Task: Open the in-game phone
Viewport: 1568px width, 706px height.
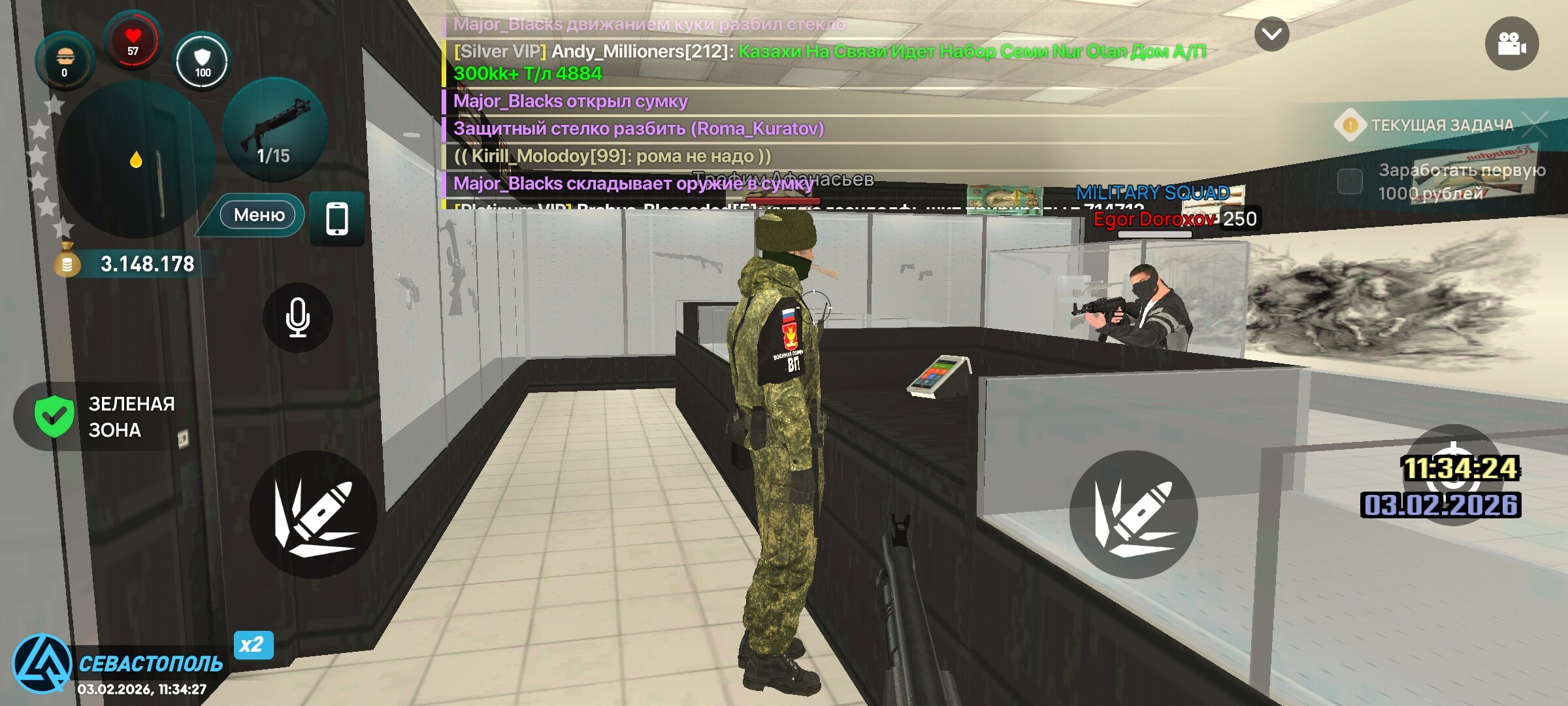Action: click(x=337, y=220)
